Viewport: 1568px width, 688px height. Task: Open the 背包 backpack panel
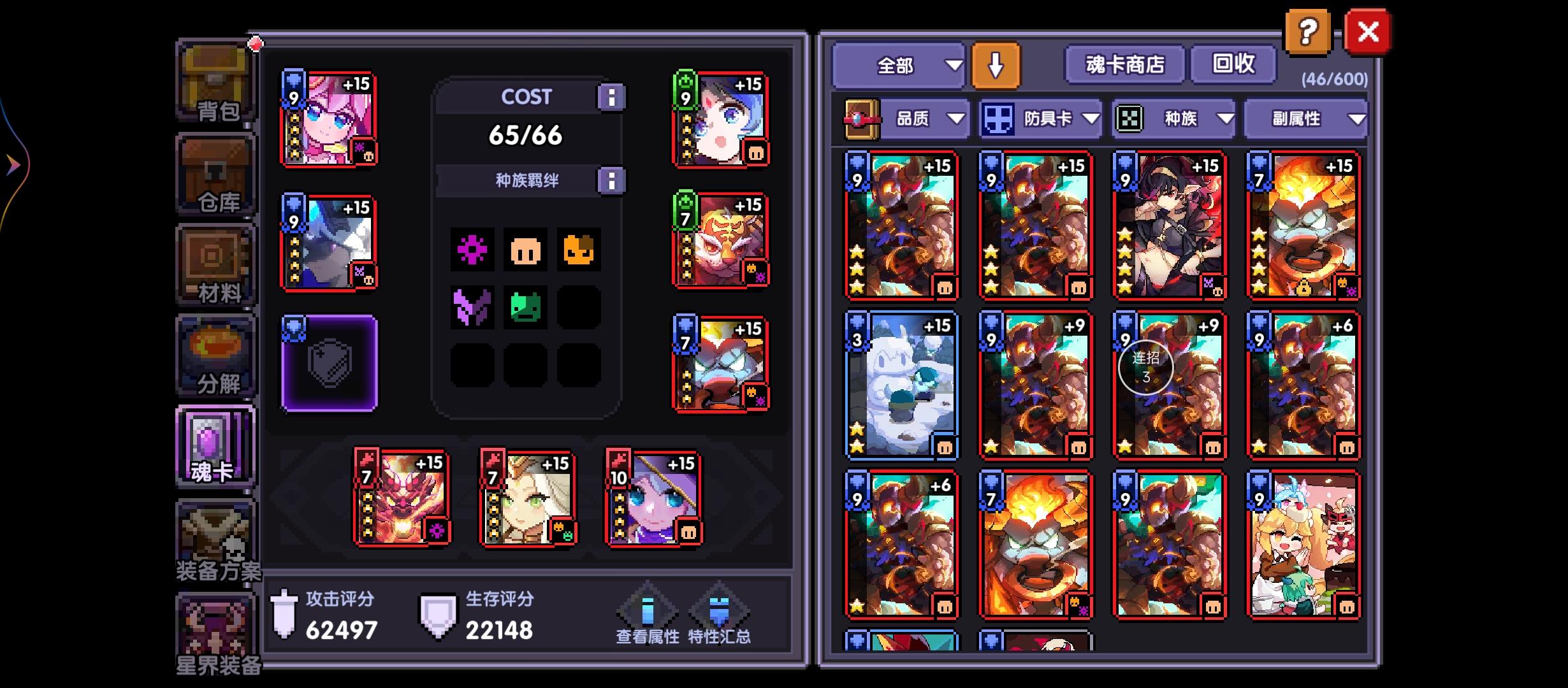[215, 83]
